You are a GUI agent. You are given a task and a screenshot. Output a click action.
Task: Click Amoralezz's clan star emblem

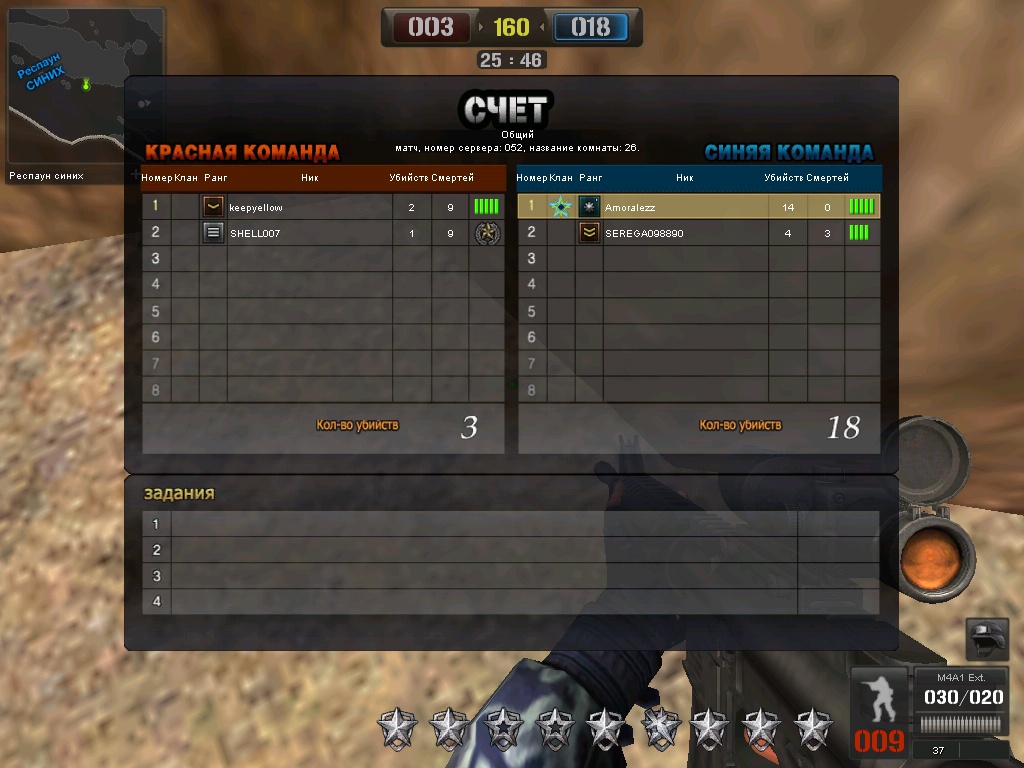(x=560, y=207)
